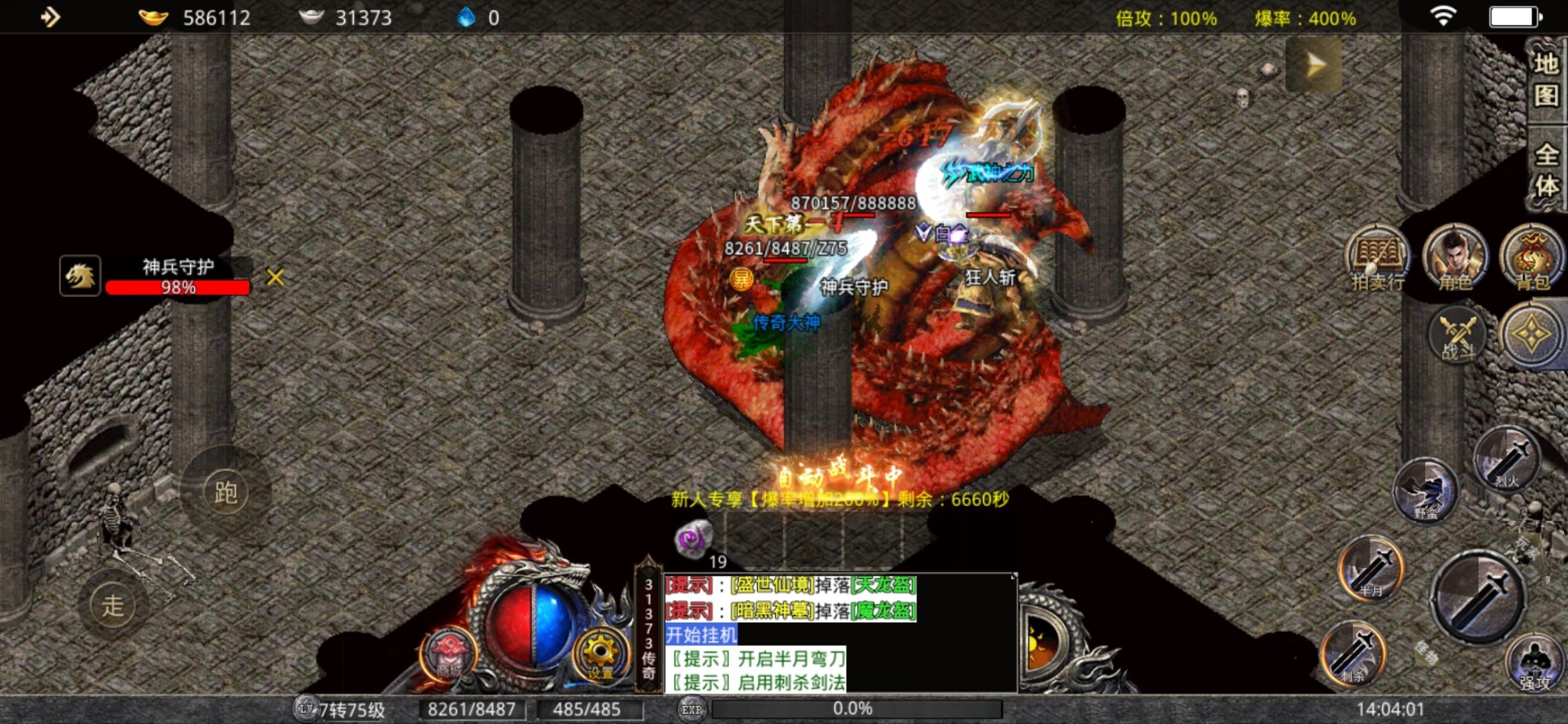Activate the 烈火 sword skill
Viewport: 1568px width, 724px height.
(x=1508, y=459)
